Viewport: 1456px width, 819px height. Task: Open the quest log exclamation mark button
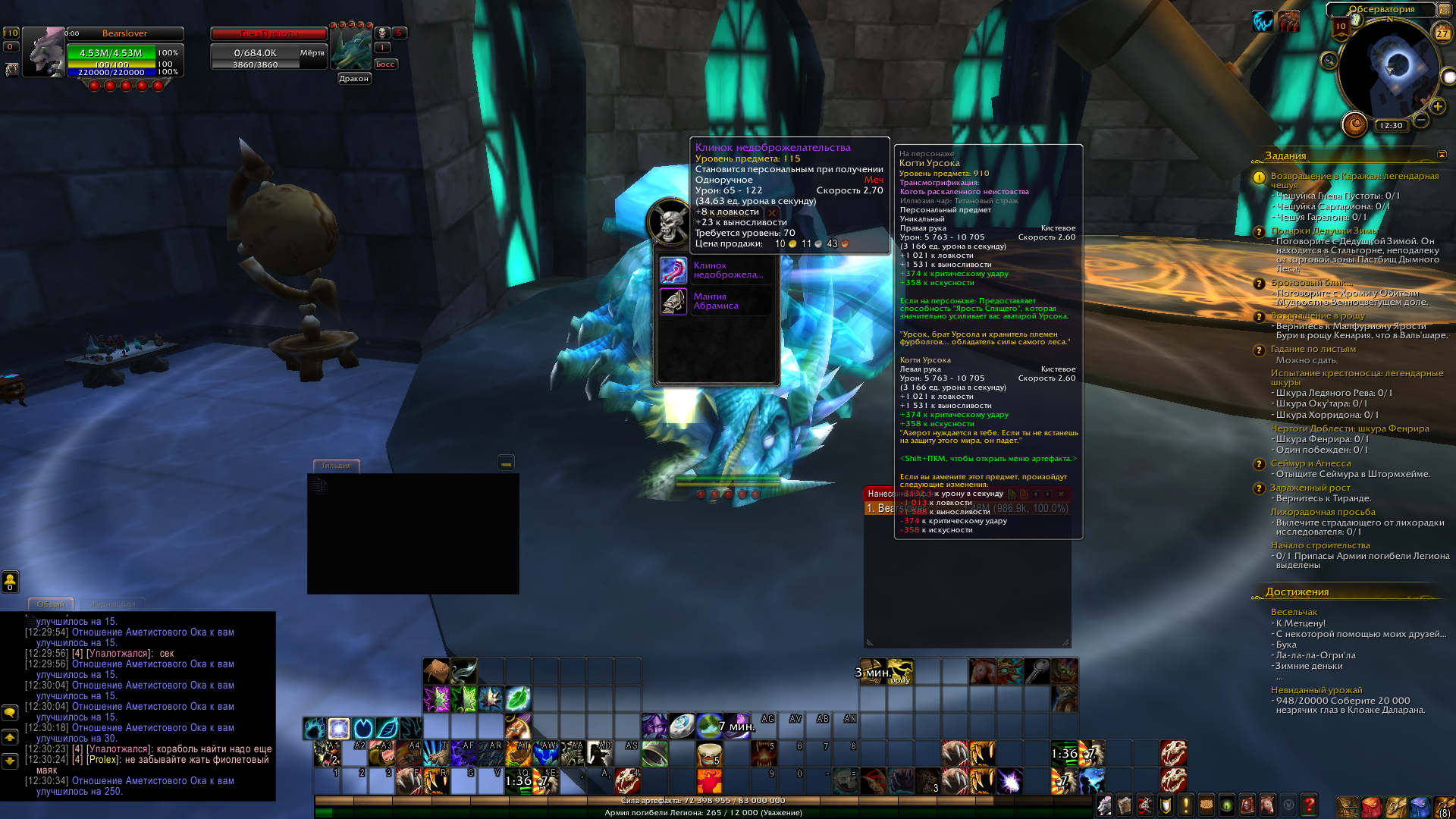click(1185, 805)
